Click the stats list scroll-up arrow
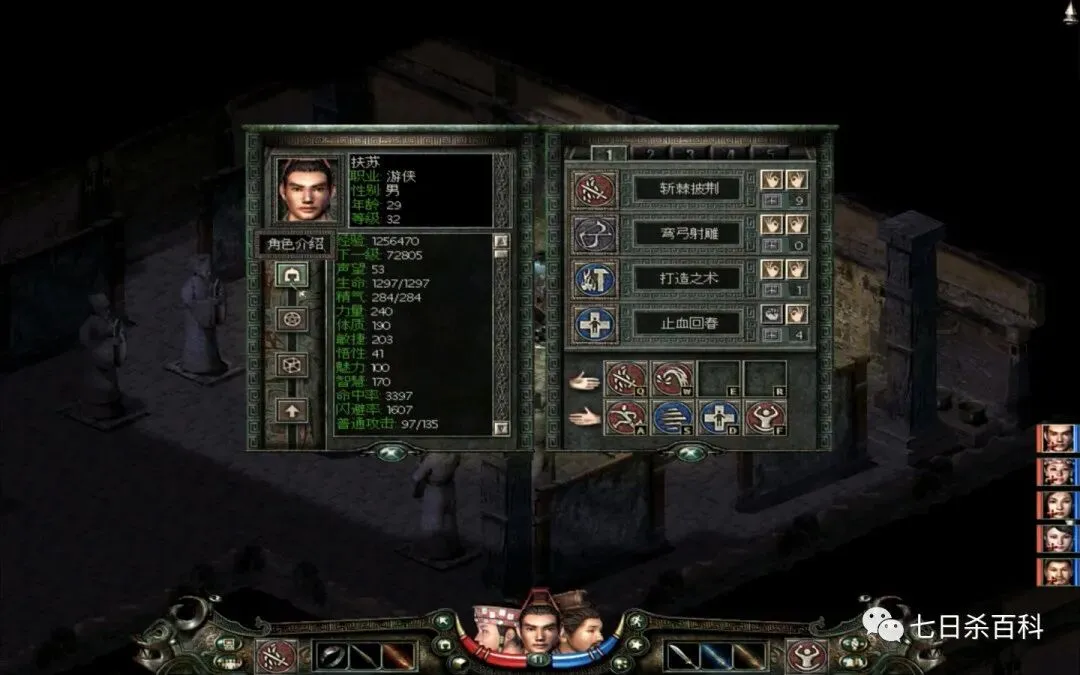 [x=502, y=241]
